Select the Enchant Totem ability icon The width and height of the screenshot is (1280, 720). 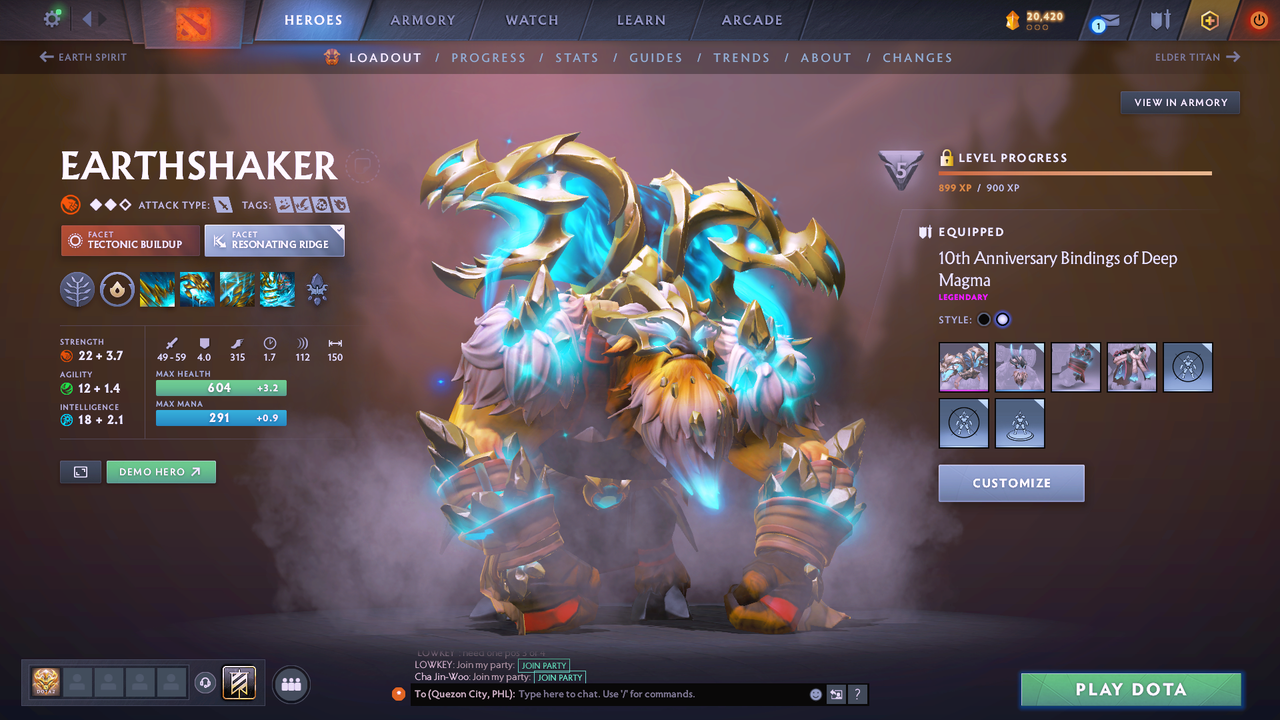click(195, 289)
